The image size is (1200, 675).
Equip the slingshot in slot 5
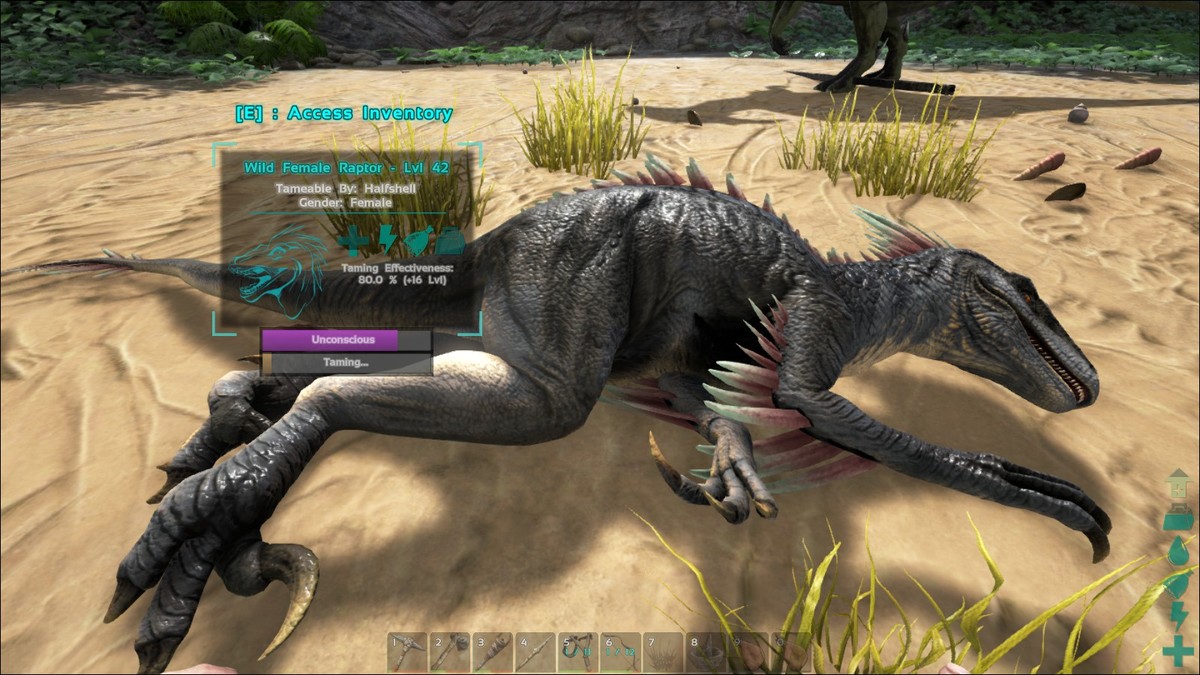point(577,652)
